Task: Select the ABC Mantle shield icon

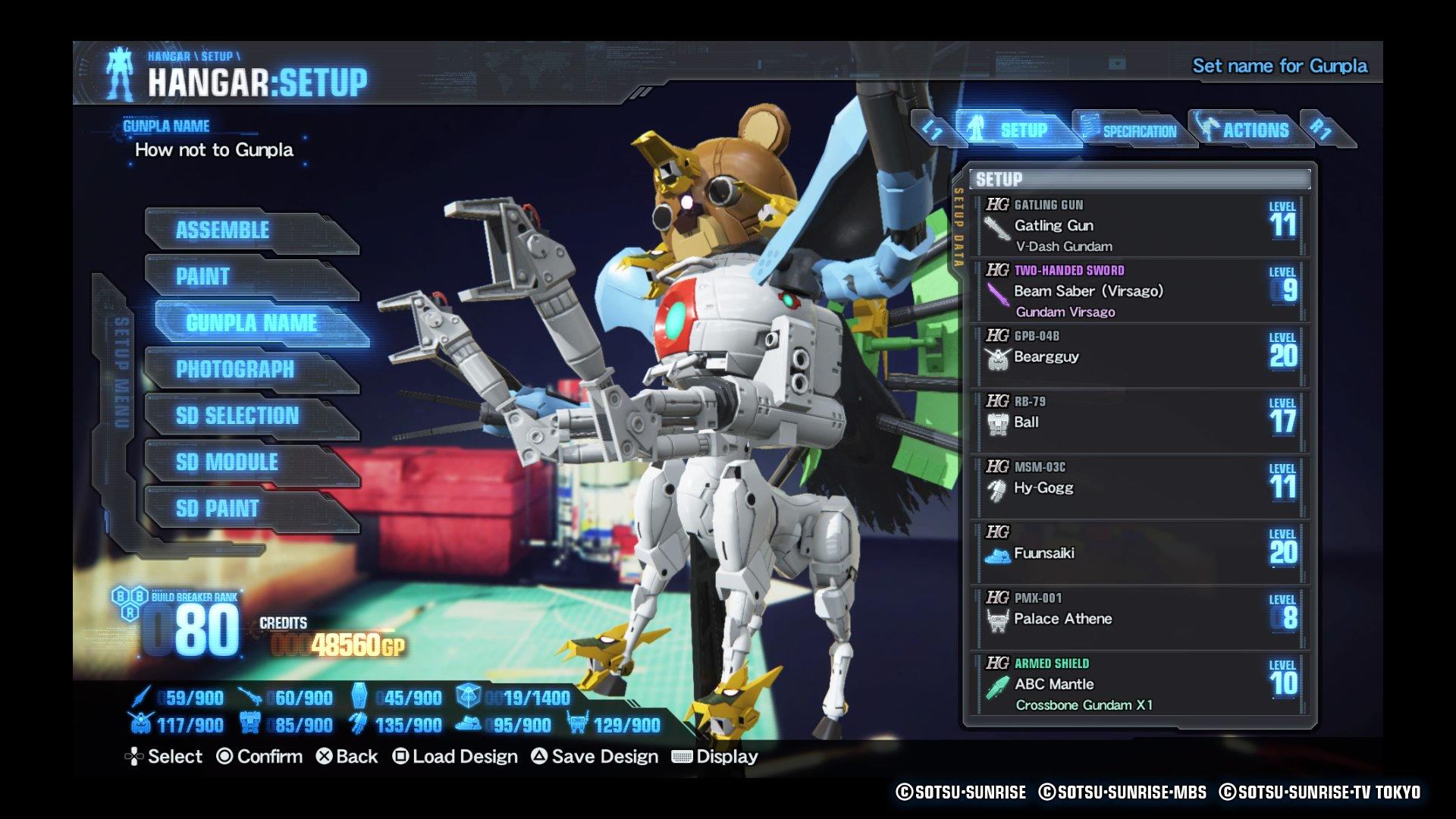Action: [997, 684]
